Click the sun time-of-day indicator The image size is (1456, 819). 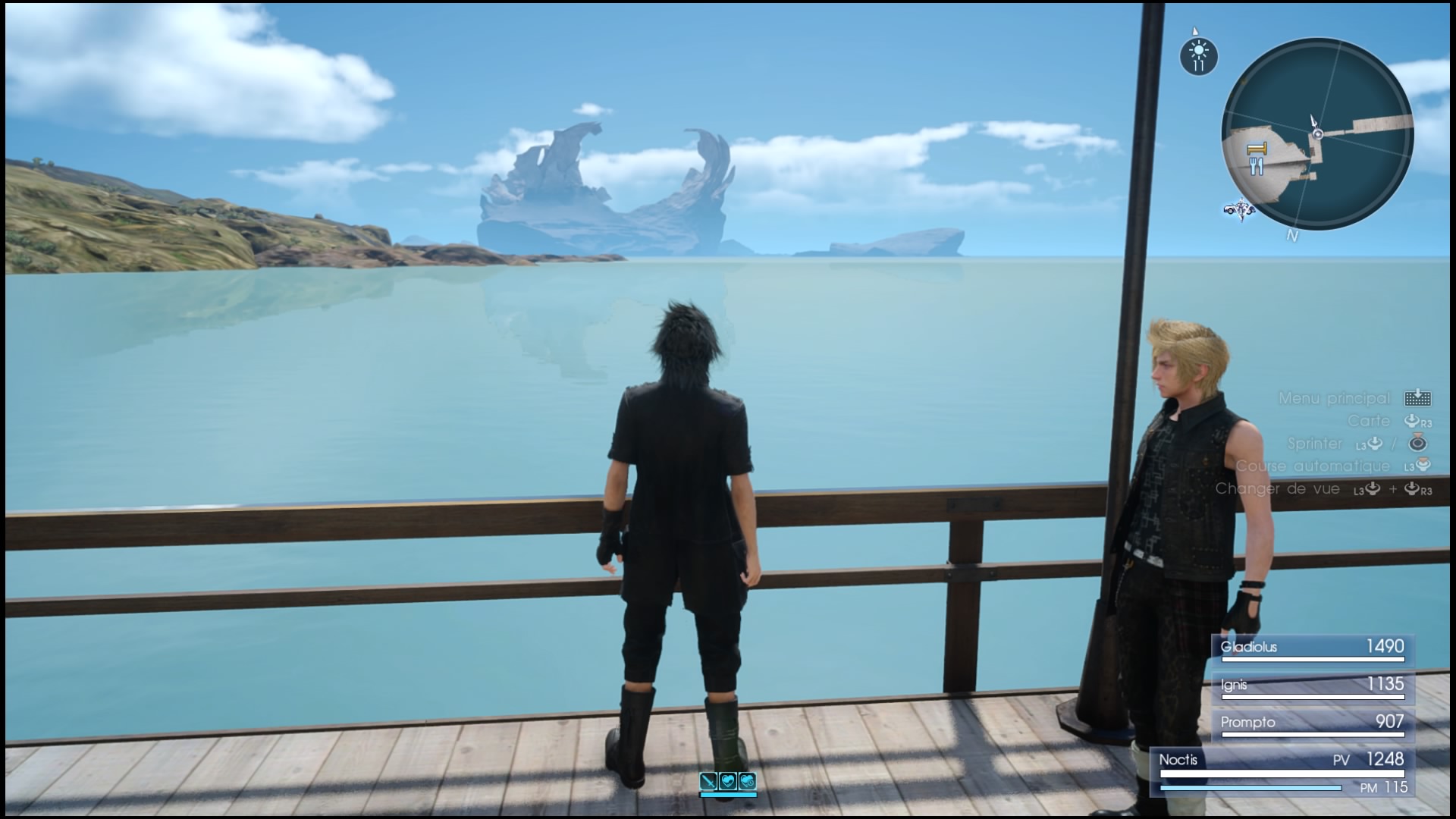pos(1198,55)
